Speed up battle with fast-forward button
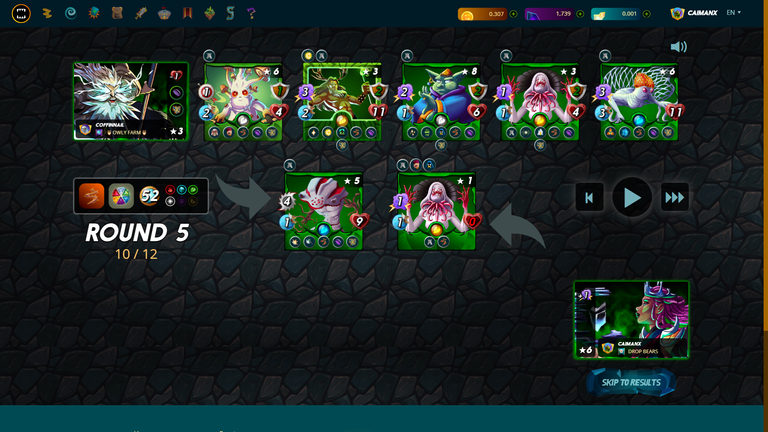 click(x=675, y=197)
